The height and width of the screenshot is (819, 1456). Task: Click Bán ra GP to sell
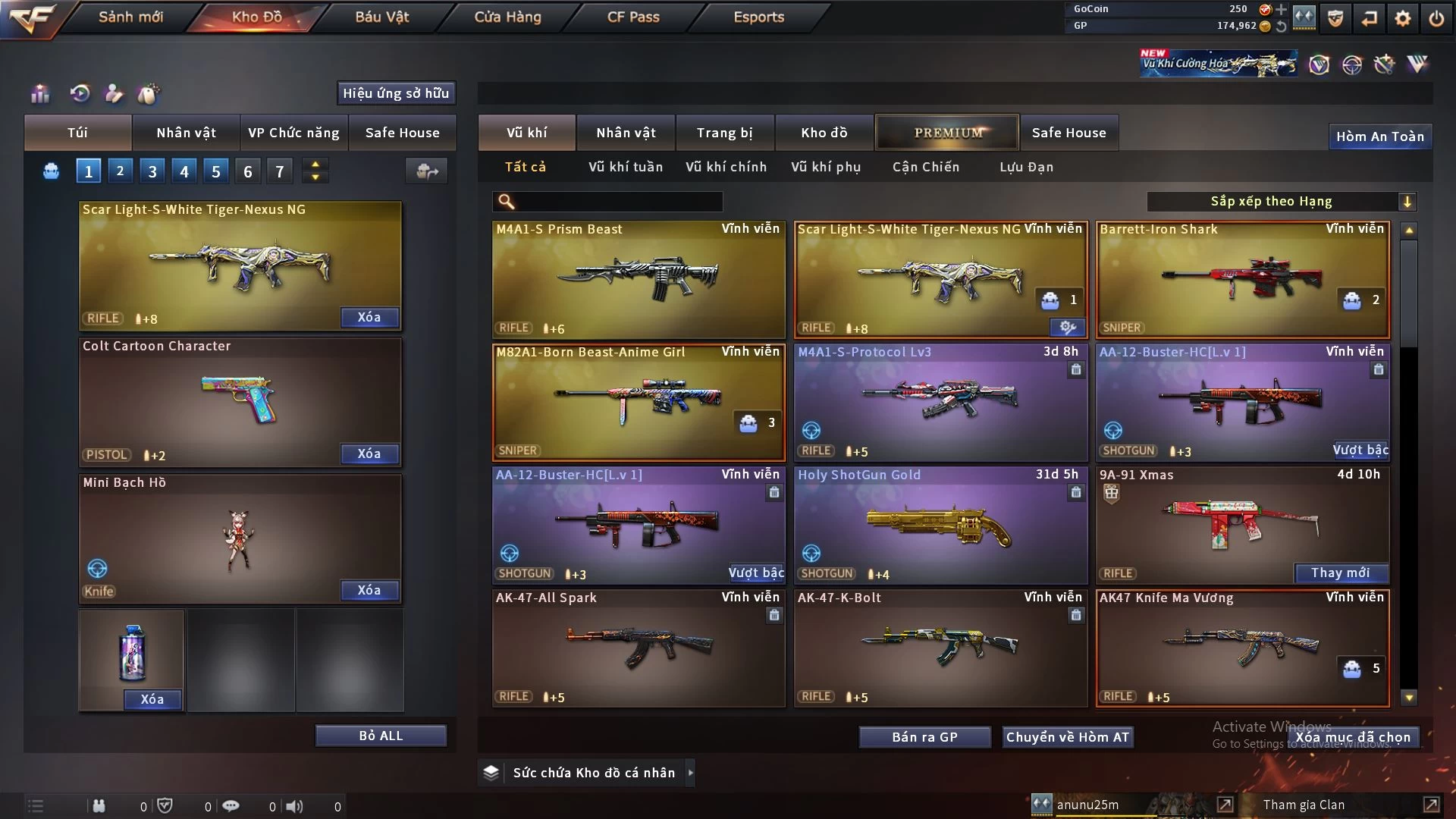pyautogui.click(x=924, y=737)
